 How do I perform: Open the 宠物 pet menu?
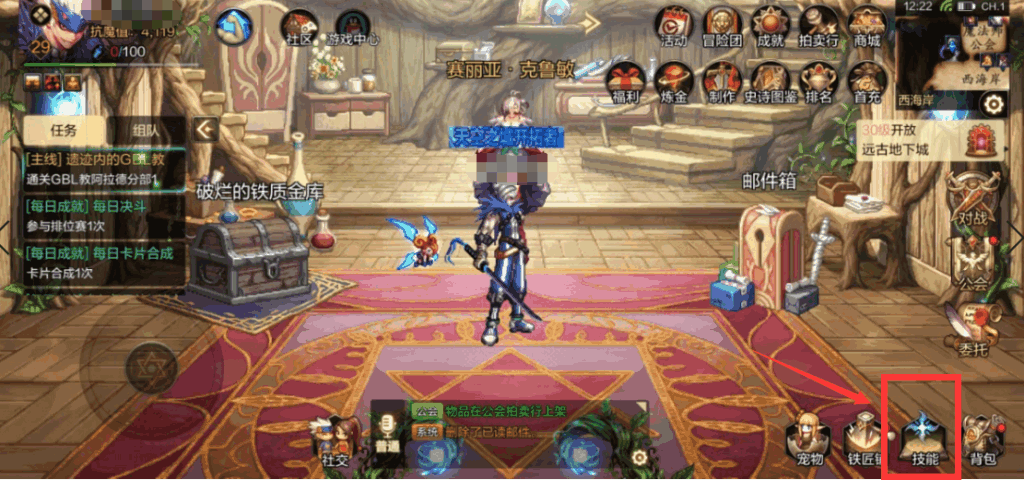pos(806,438)
